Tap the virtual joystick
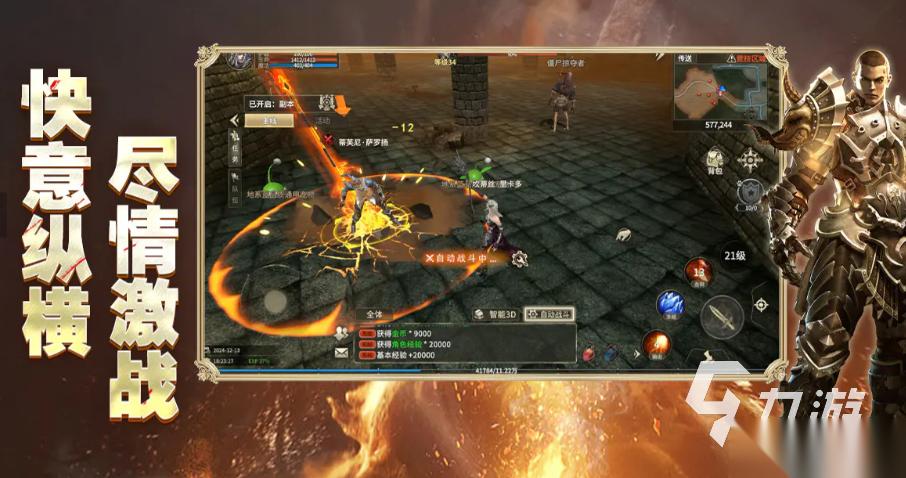 click(x=275, y=301)
